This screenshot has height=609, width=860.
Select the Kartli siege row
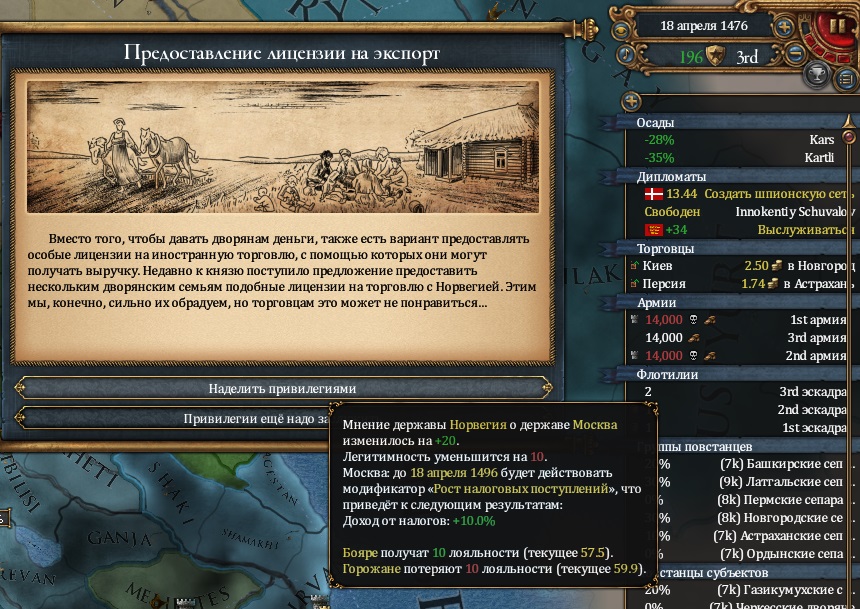tap(742, 158)
